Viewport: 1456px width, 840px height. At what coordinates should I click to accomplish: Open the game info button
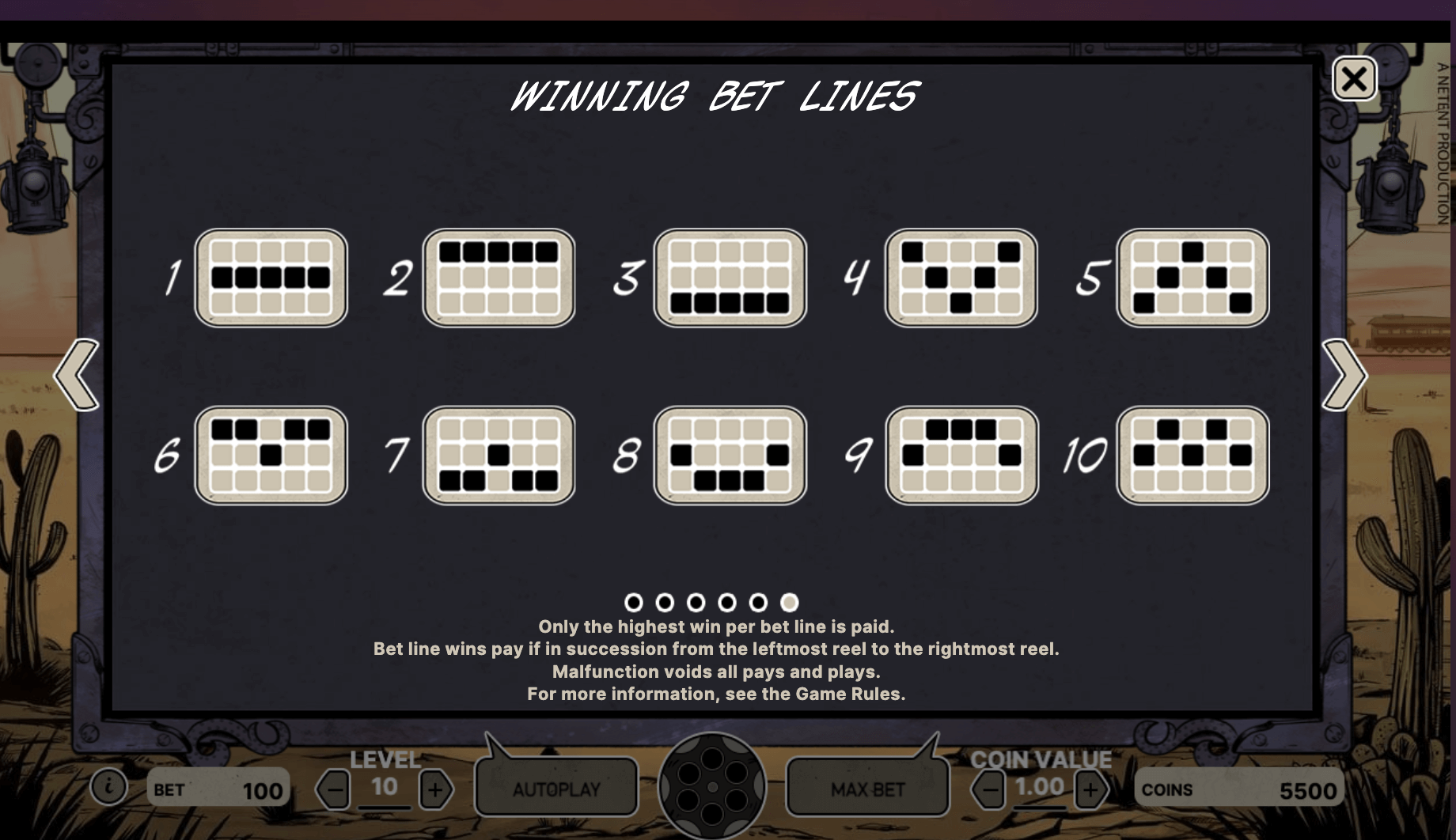pos(108,788)
